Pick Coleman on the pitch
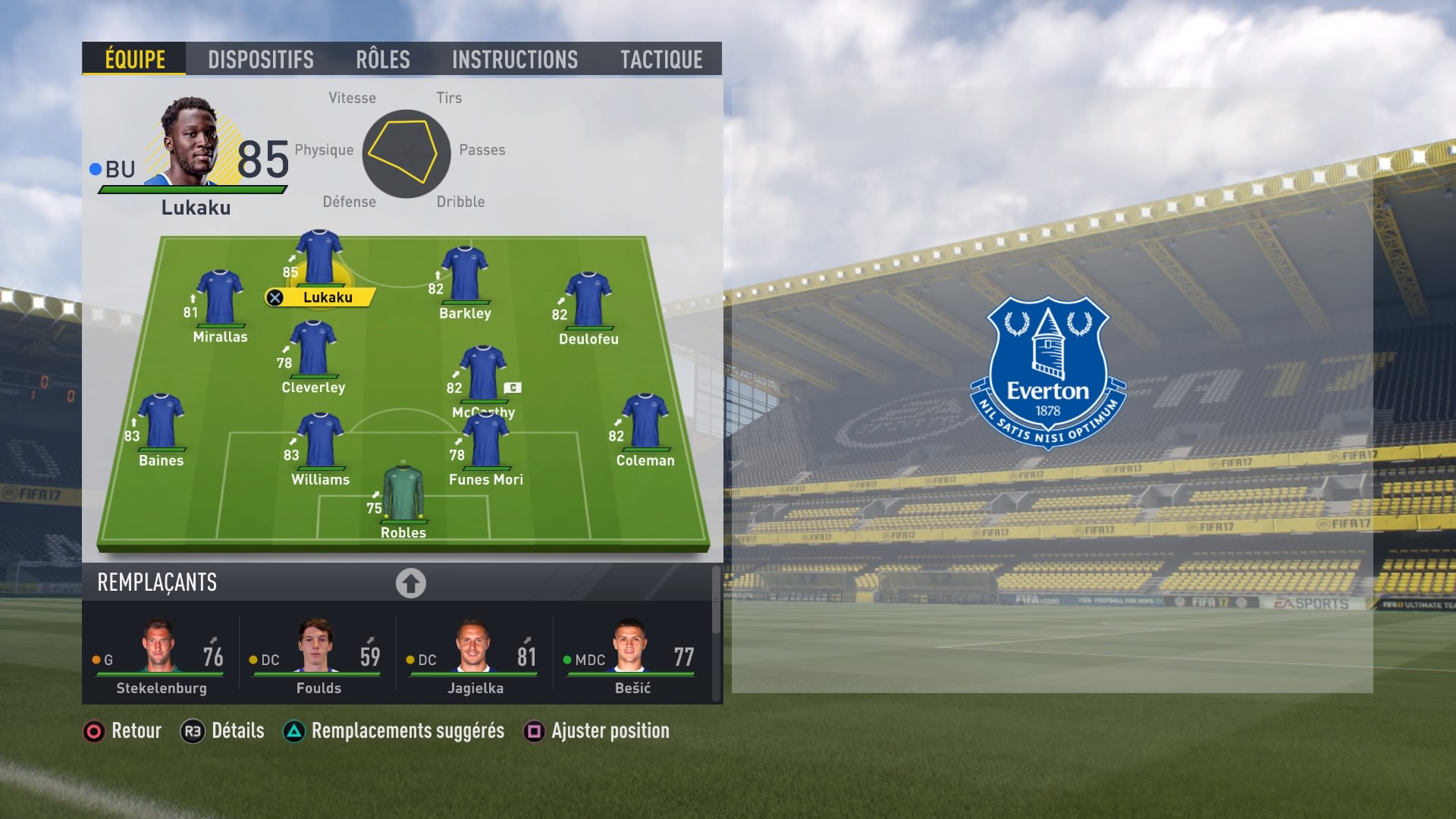Image resolution: width=1456 pixels, height=819 pixels. click(x=645, y=422)
